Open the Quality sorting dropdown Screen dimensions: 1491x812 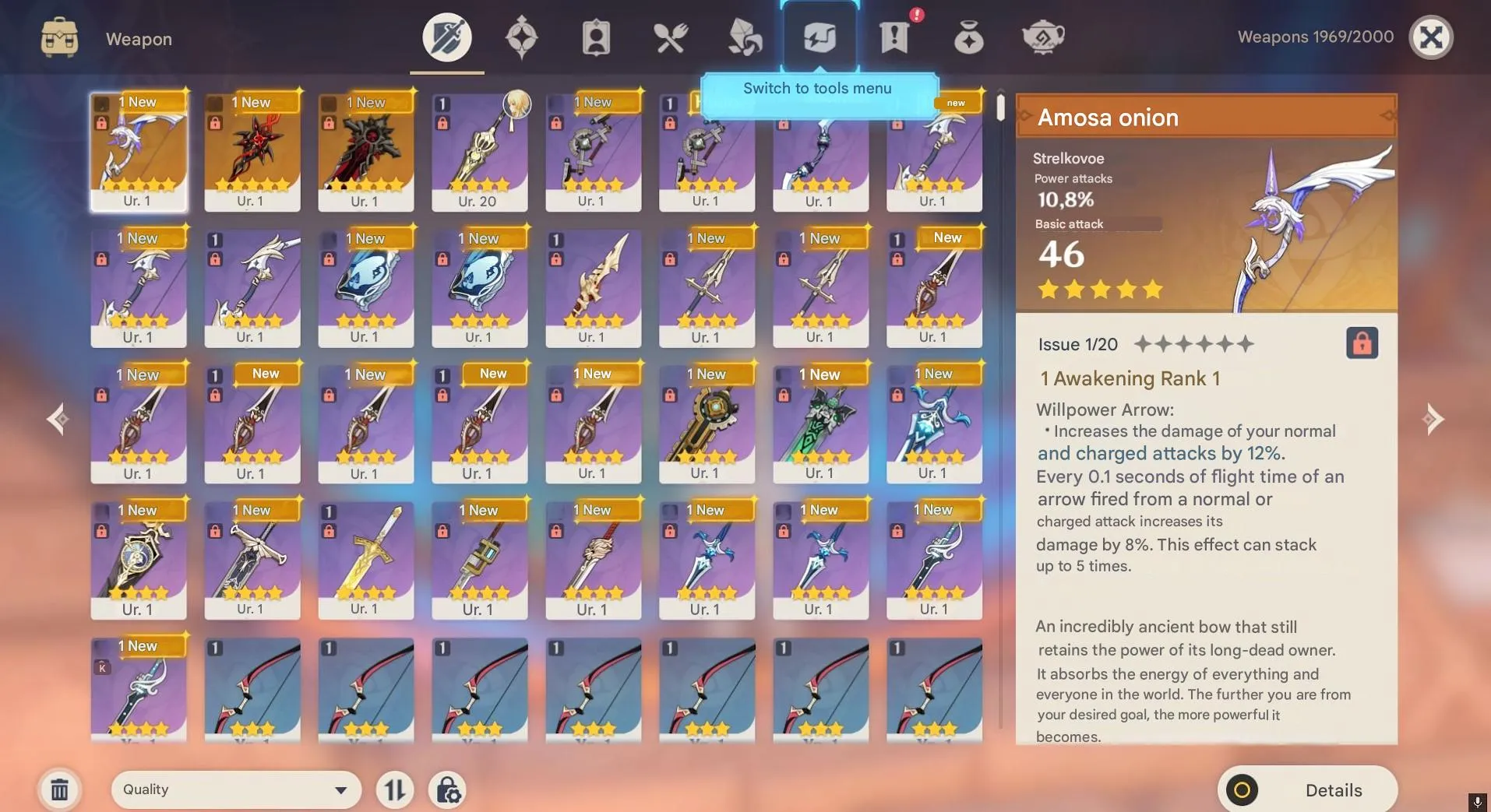236,789
